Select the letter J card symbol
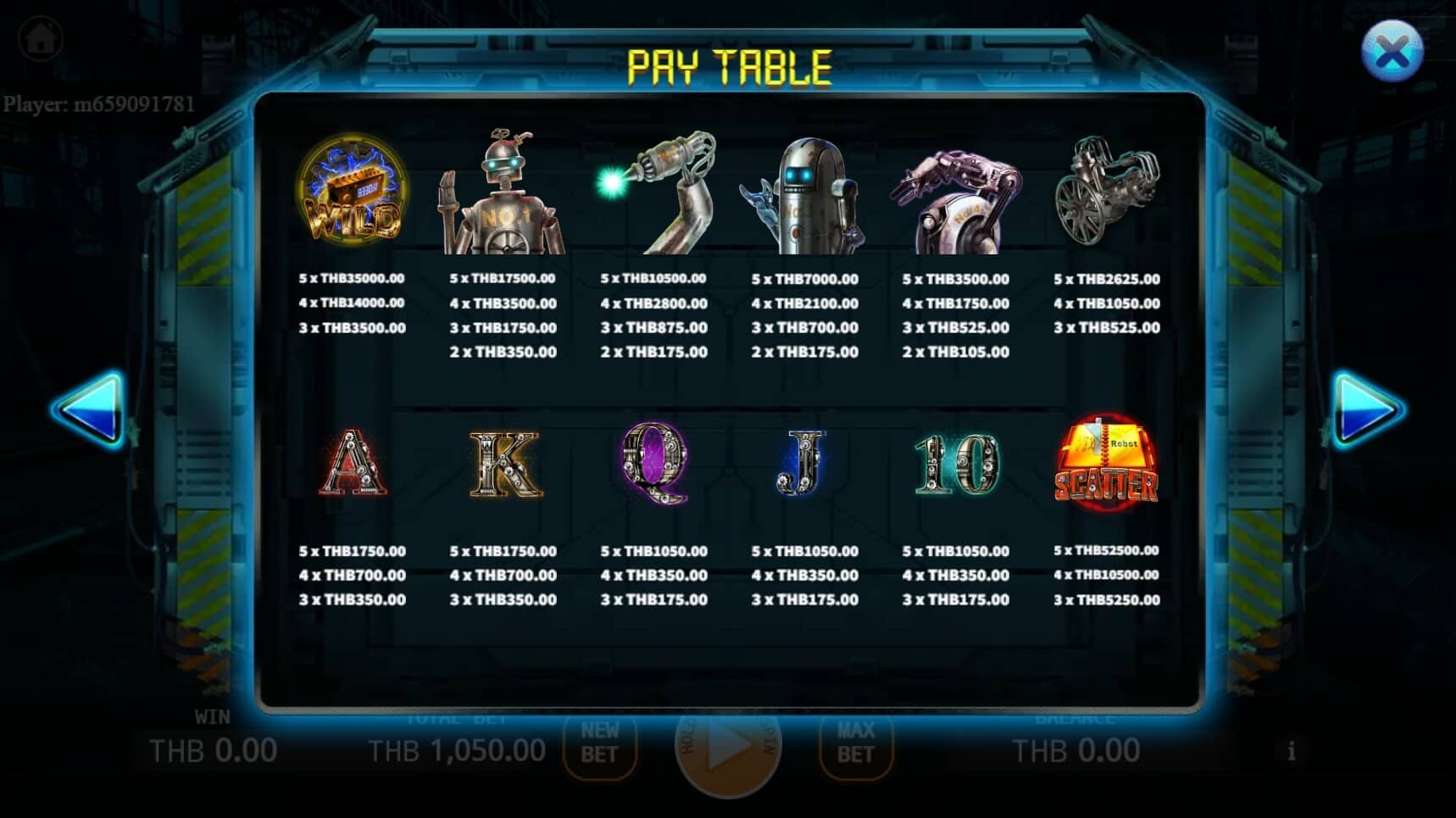The image size is (1456, 818). pyautogui.click(x=801, y=462)
